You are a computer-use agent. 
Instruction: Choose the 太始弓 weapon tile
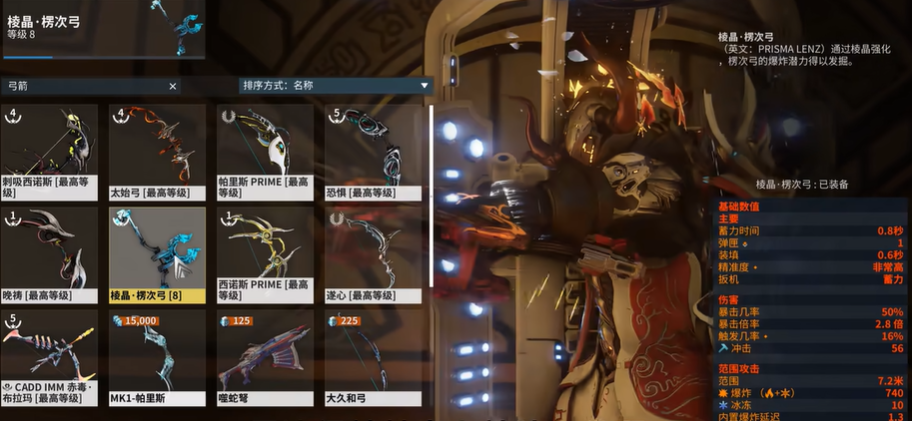point(157,151)
